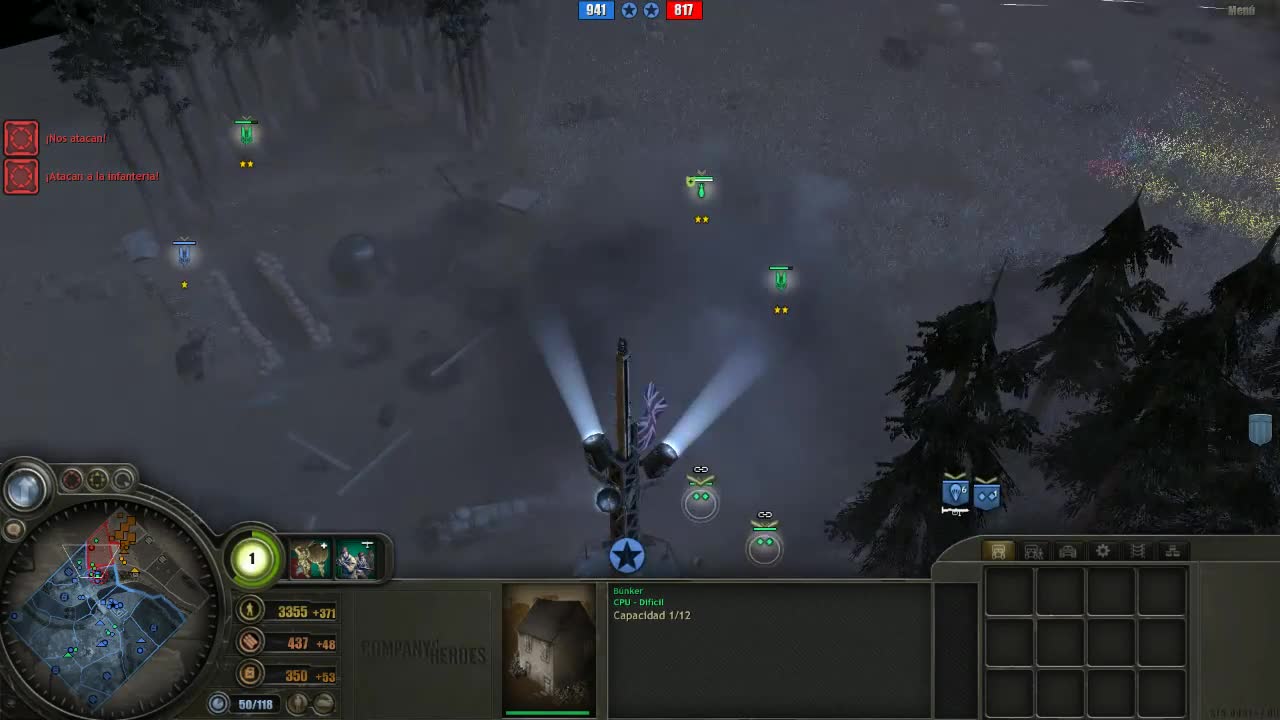Click the manpower resource icon
The height and width of the screenshot is (720, 1280).
(x=250, y=610)
